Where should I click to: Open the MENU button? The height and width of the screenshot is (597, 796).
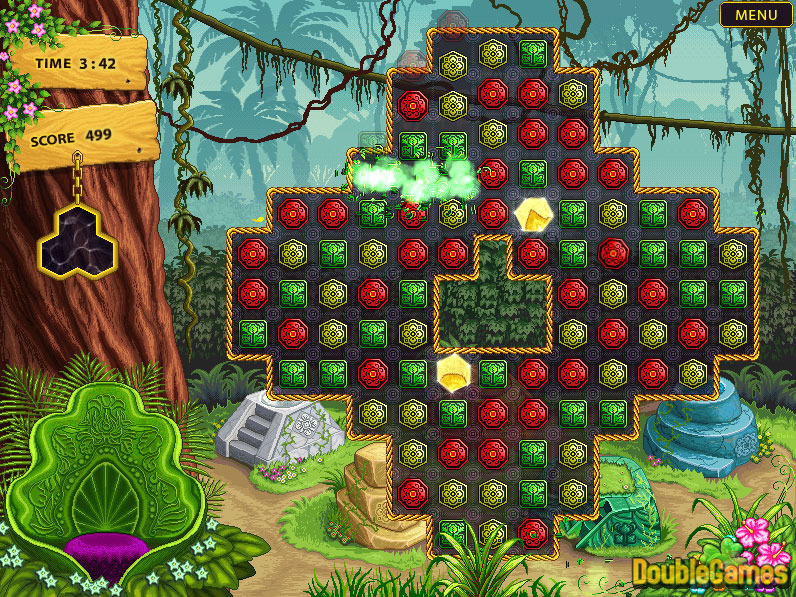755,14
